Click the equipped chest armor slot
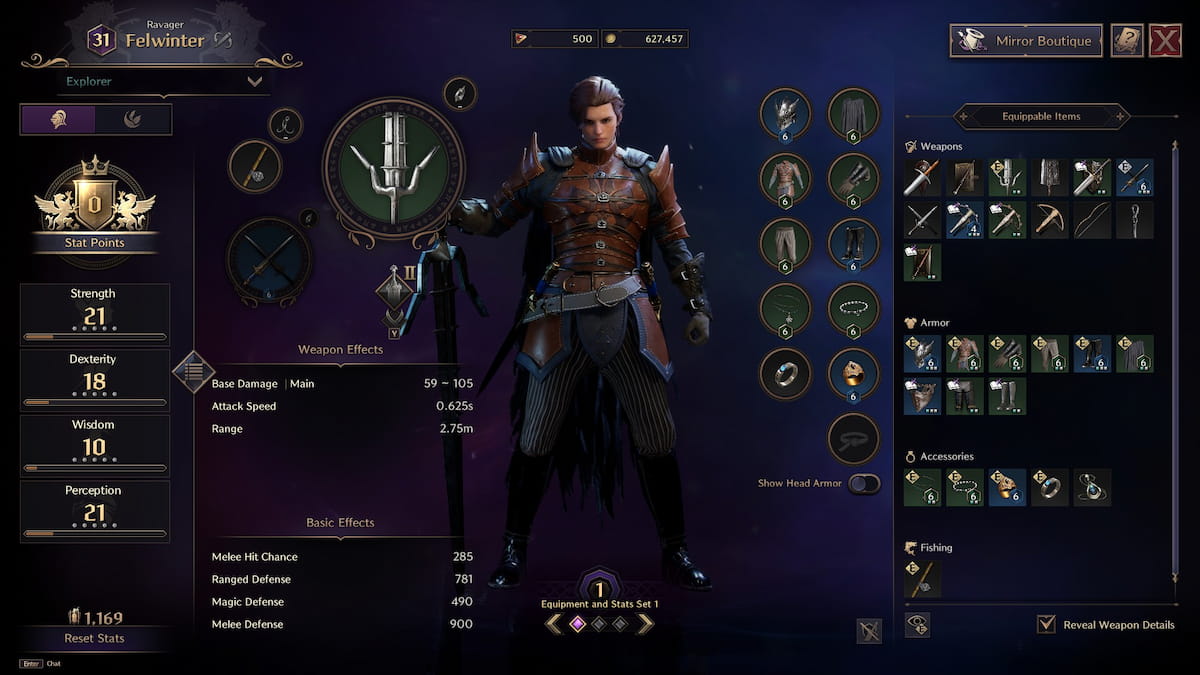 (x=785, y=179)
